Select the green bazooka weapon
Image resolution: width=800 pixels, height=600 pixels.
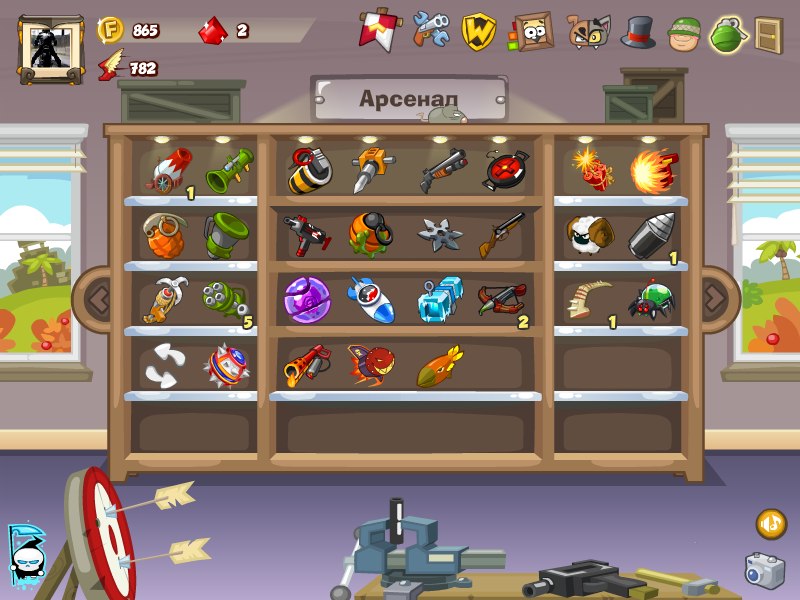click(x=229, y=169)
